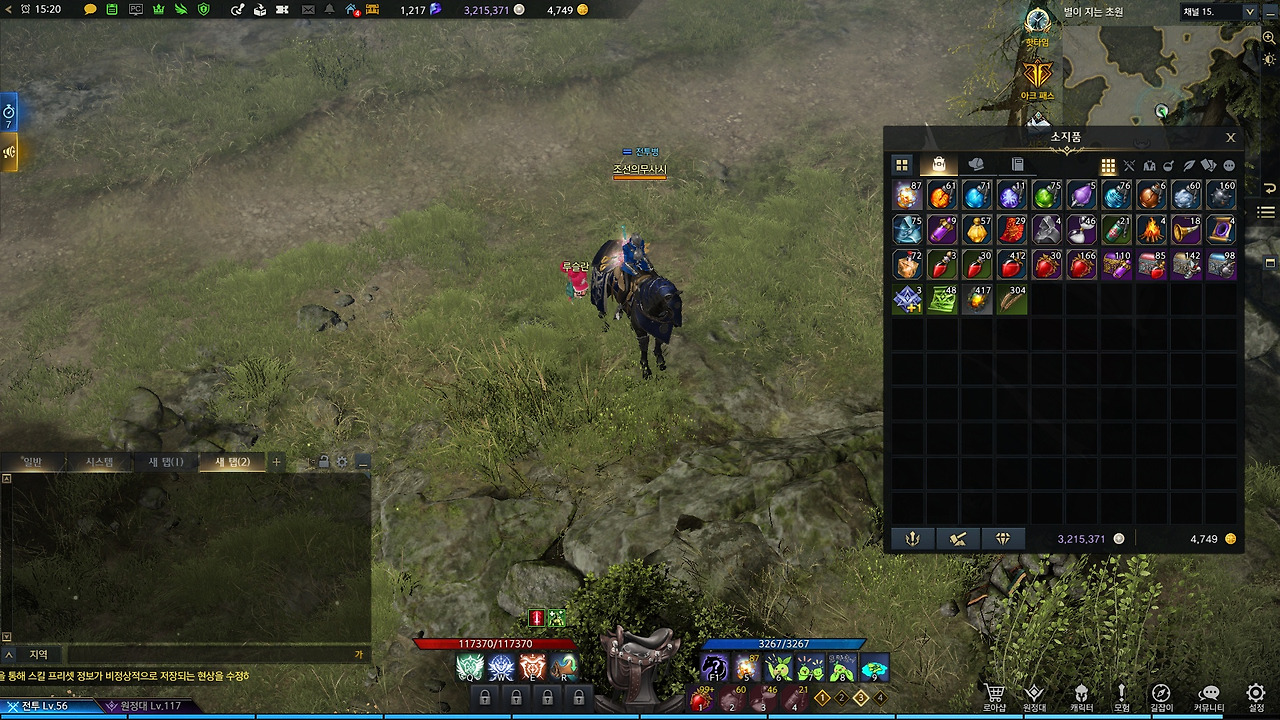Toggle the chat window lock icon

[324, 462]
